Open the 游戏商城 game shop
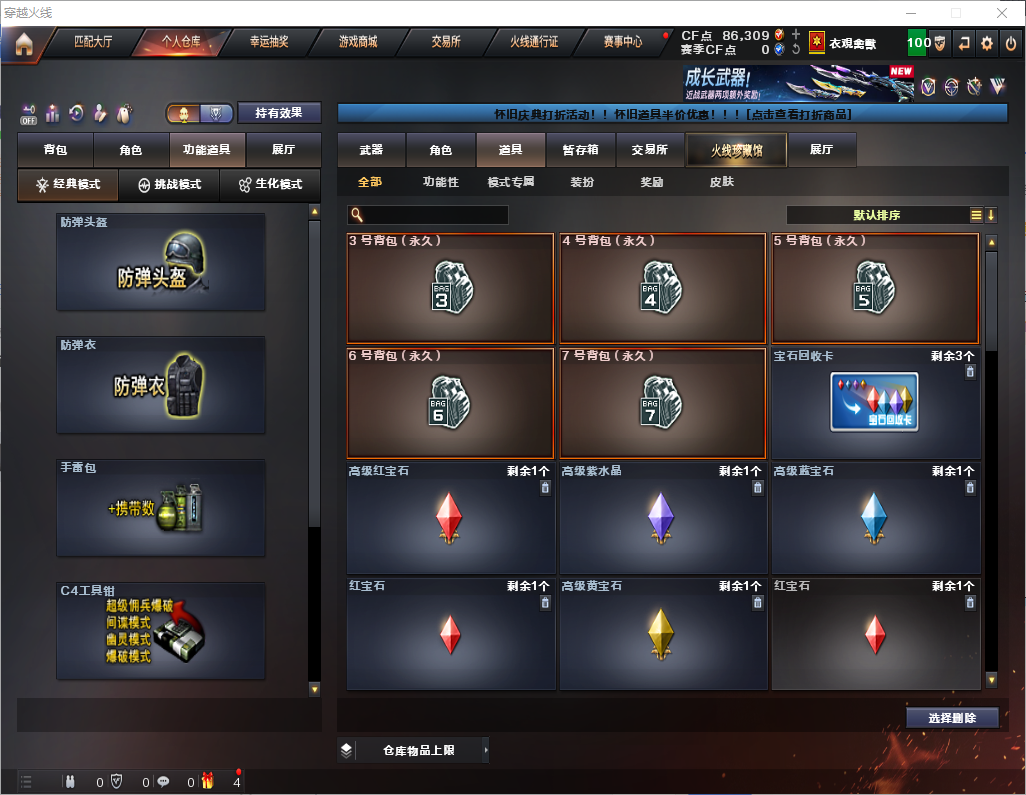Screen dimensions: 1026x795 [357, 42]
